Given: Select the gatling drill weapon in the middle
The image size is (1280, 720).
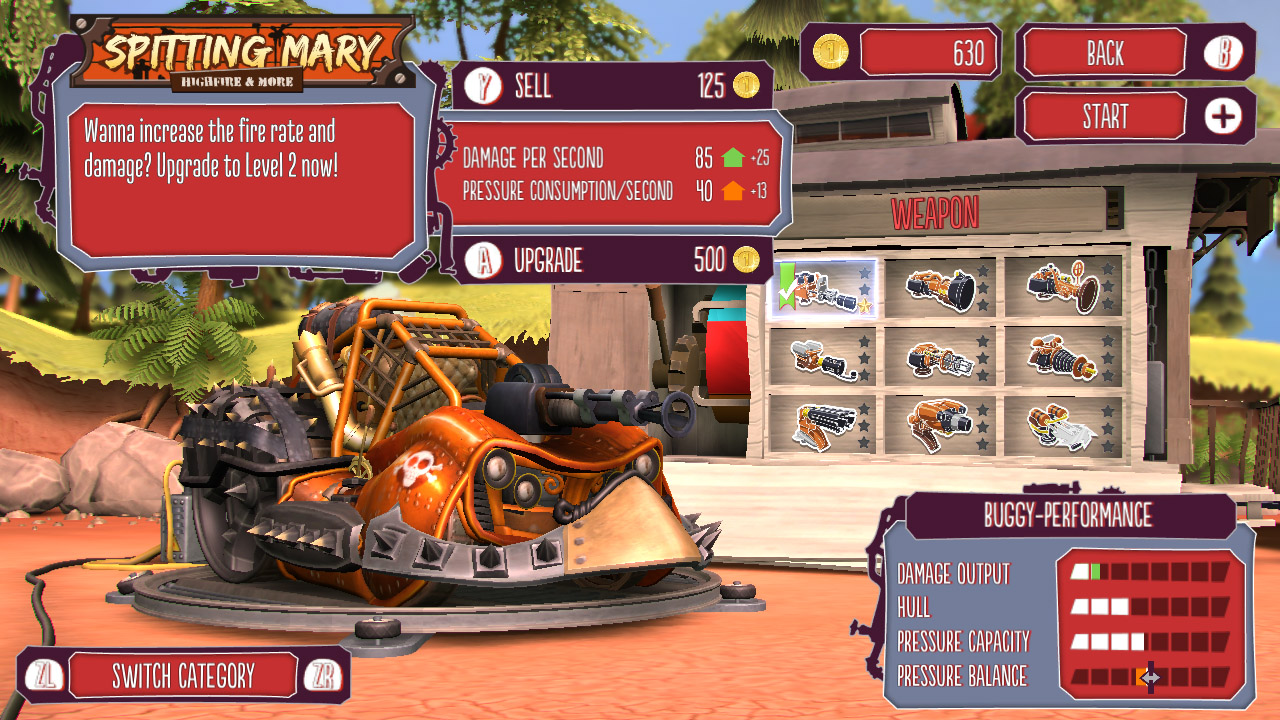Looking at the screenshot, I should [942, 358].
